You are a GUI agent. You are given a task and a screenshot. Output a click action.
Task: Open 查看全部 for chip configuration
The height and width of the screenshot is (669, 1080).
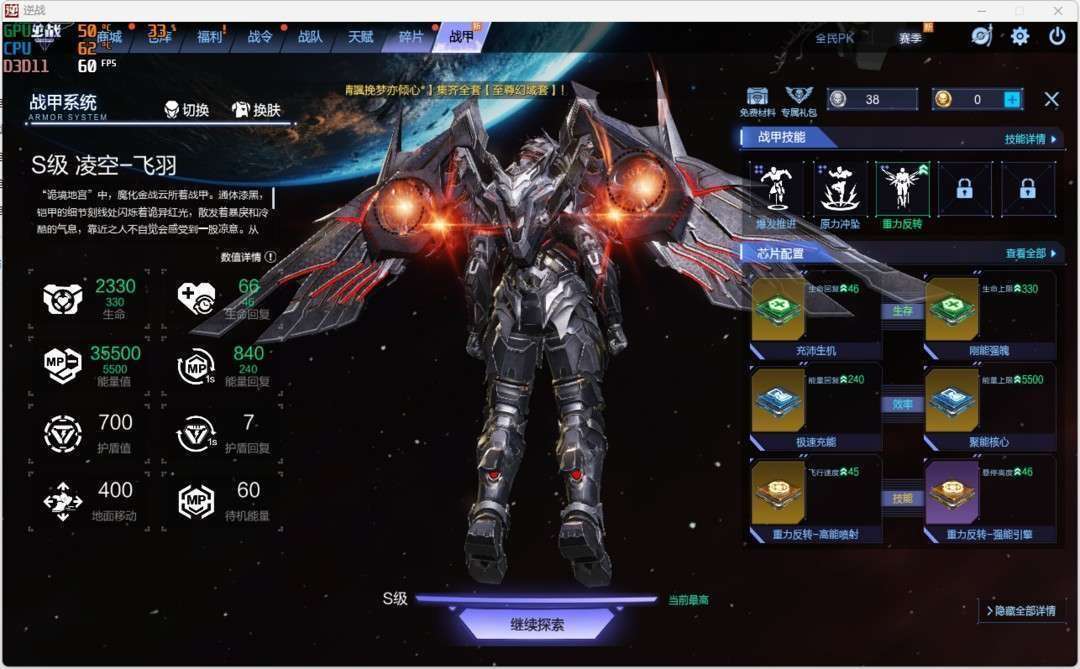tap(1030, 254)
